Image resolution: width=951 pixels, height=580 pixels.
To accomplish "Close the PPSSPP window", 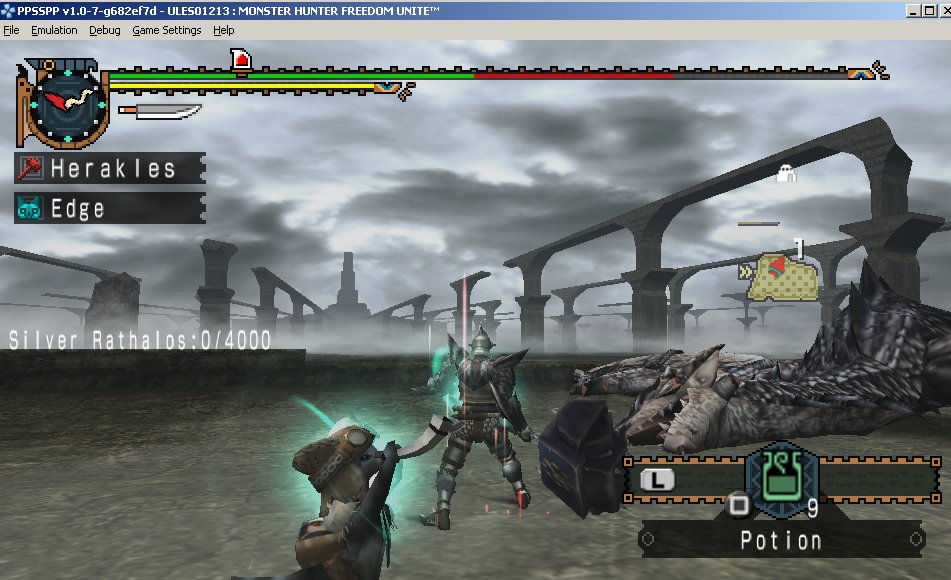I will [941, 10].
